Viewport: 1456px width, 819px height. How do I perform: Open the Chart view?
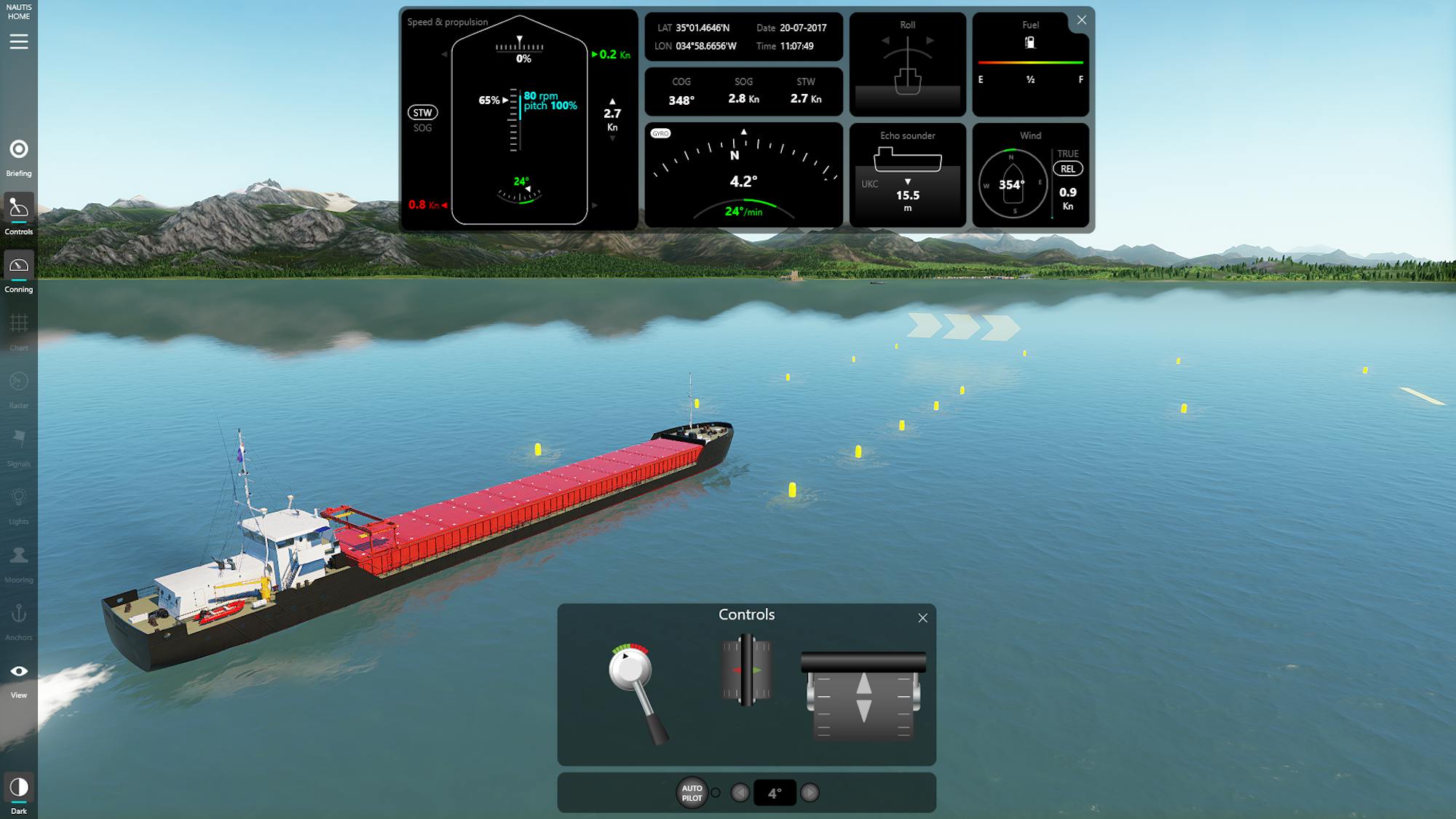click(19, 331)
